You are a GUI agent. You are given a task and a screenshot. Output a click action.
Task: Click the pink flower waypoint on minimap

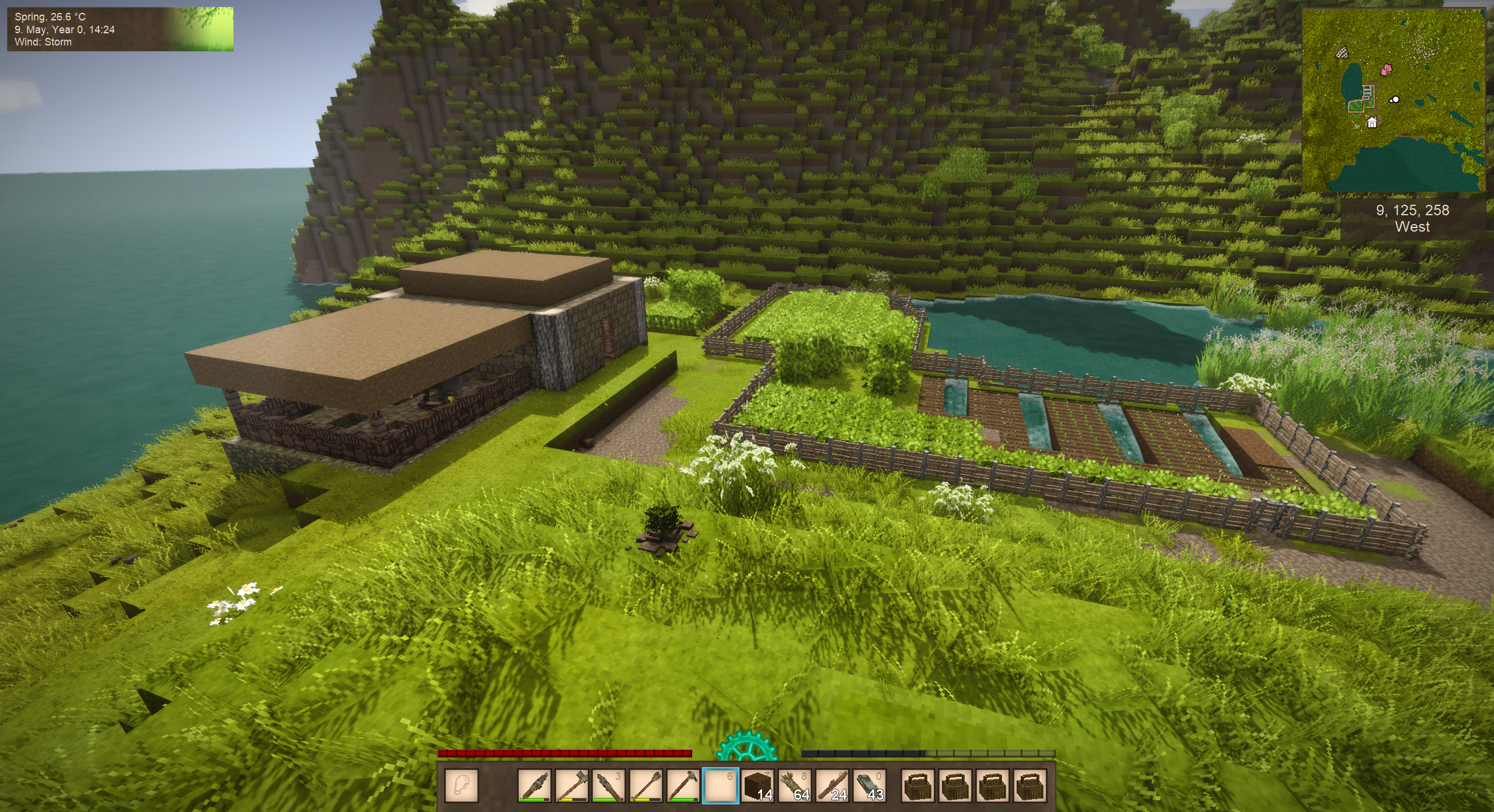[x=1385, y=70]
